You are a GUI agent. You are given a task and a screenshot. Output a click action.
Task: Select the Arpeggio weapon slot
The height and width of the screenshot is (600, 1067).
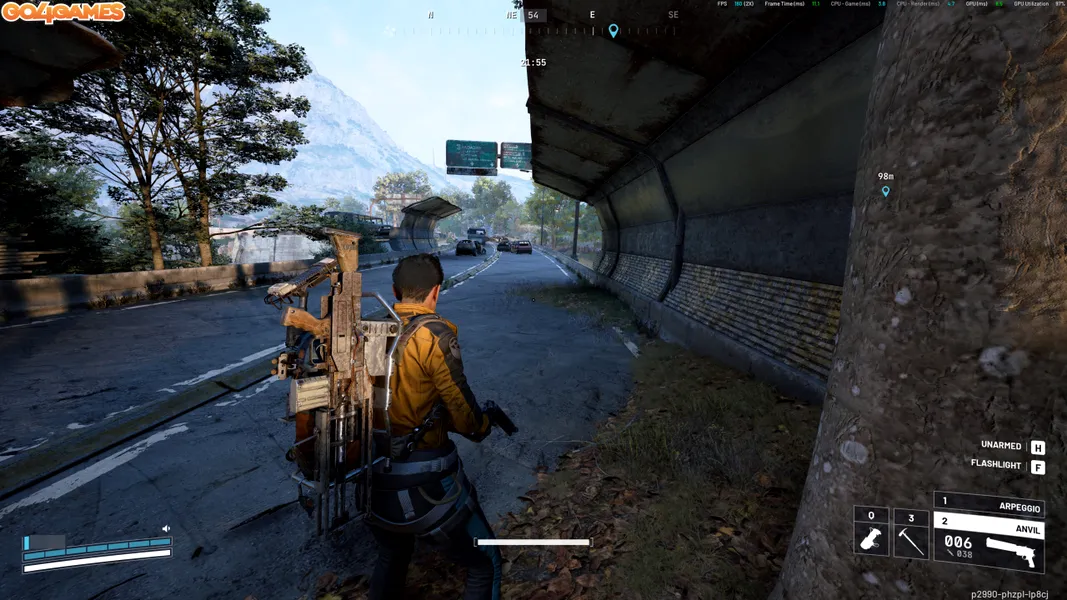coord(989,504)
